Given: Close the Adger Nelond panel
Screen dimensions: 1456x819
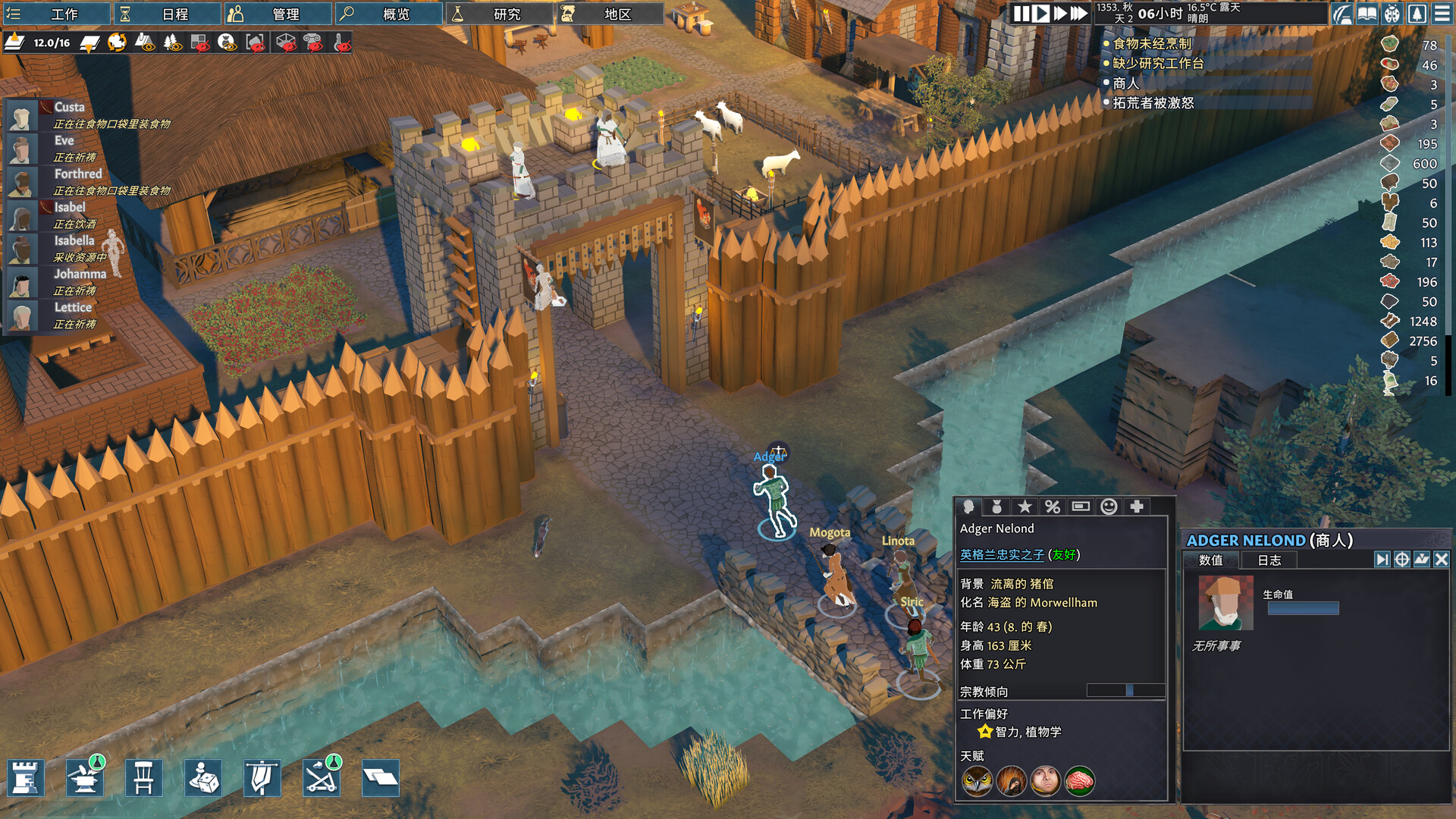Looking at the screenshot, I should (1441, 560).
